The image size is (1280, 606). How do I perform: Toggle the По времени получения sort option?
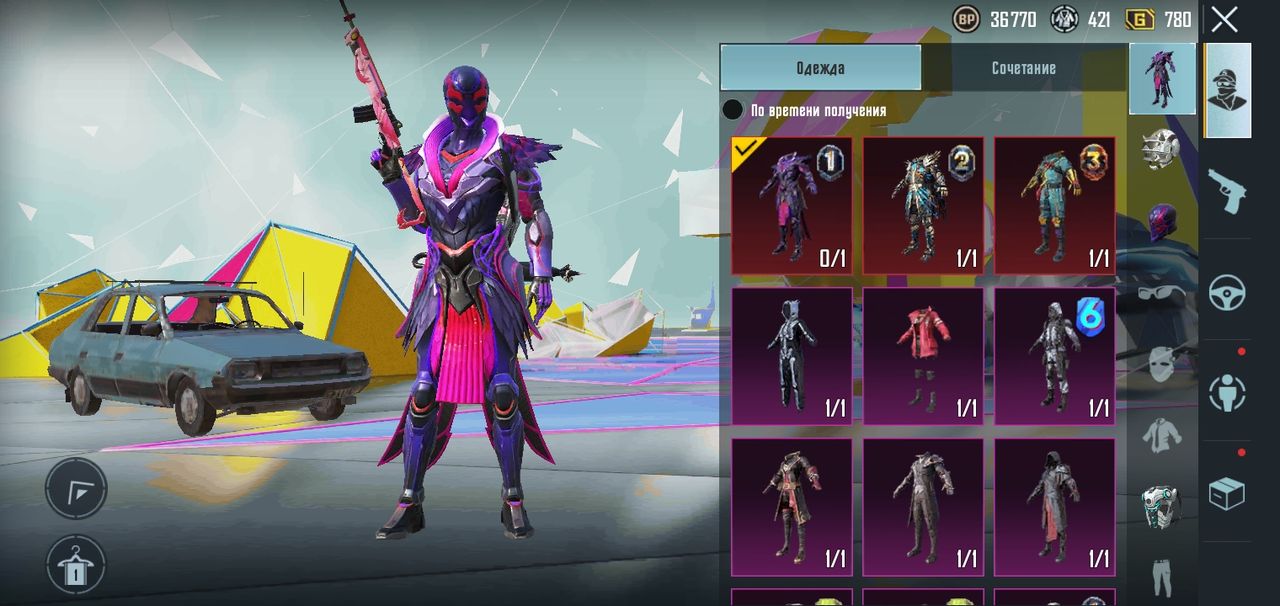734,110
